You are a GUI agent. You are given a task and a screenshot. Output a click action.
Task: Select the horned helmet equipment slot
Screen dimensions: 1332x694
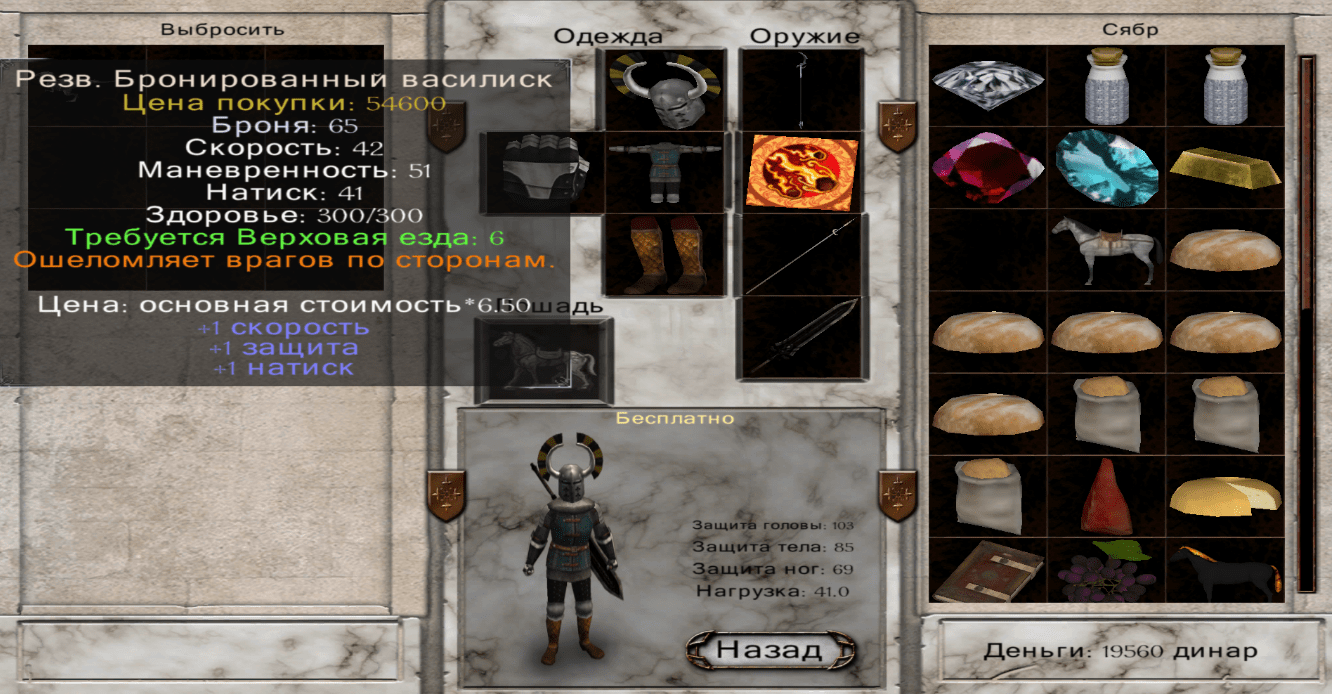pos(663,90)
